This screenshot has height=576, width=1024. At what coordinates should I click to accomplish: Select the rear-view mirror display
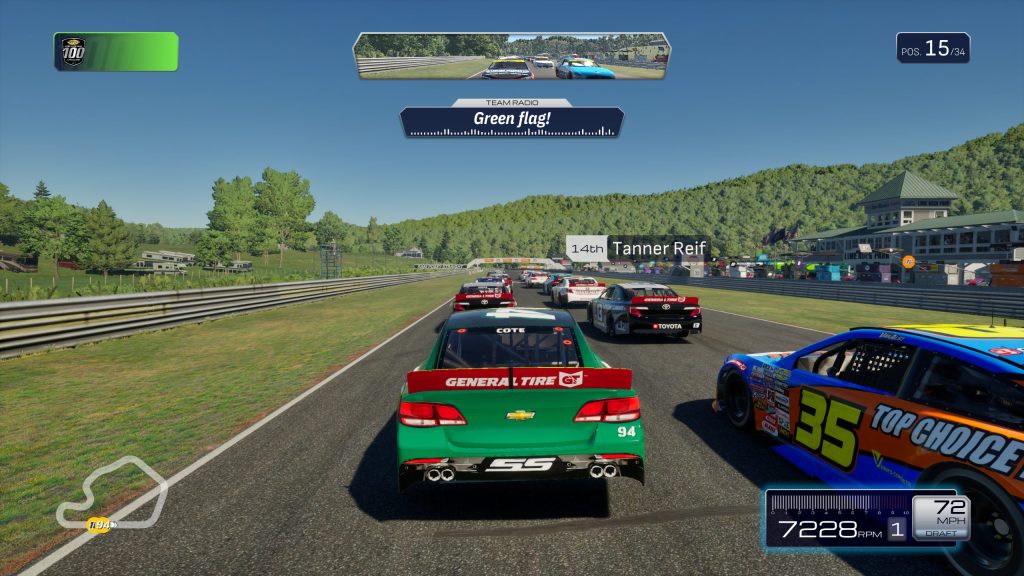511,56
